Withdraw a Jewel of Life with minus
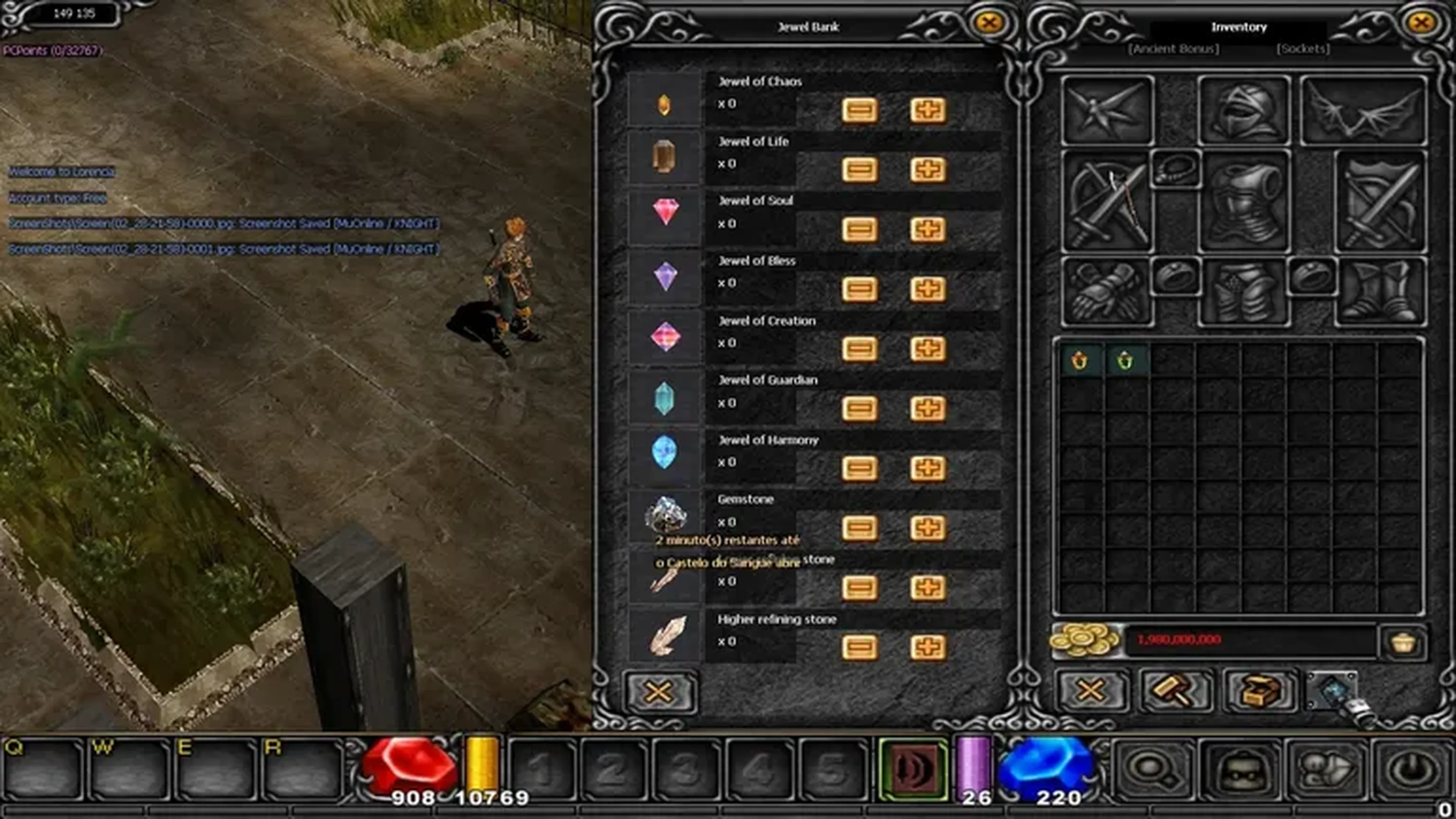This screenshot has width=1456, height=819. [859, 169]
